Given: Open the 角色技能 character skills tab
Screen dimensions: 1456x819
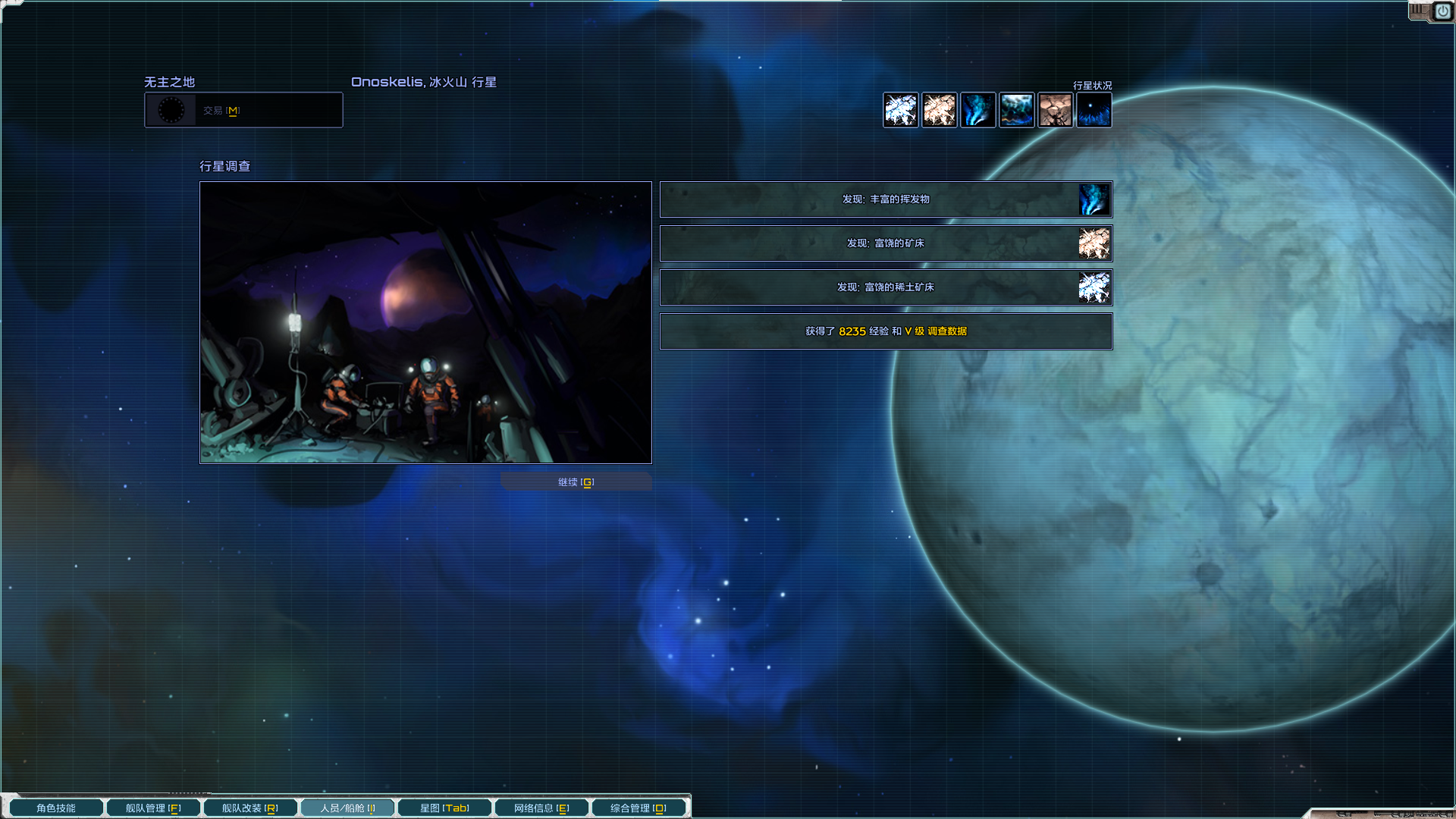Looking at the screenshot, I should coord(56,808).
